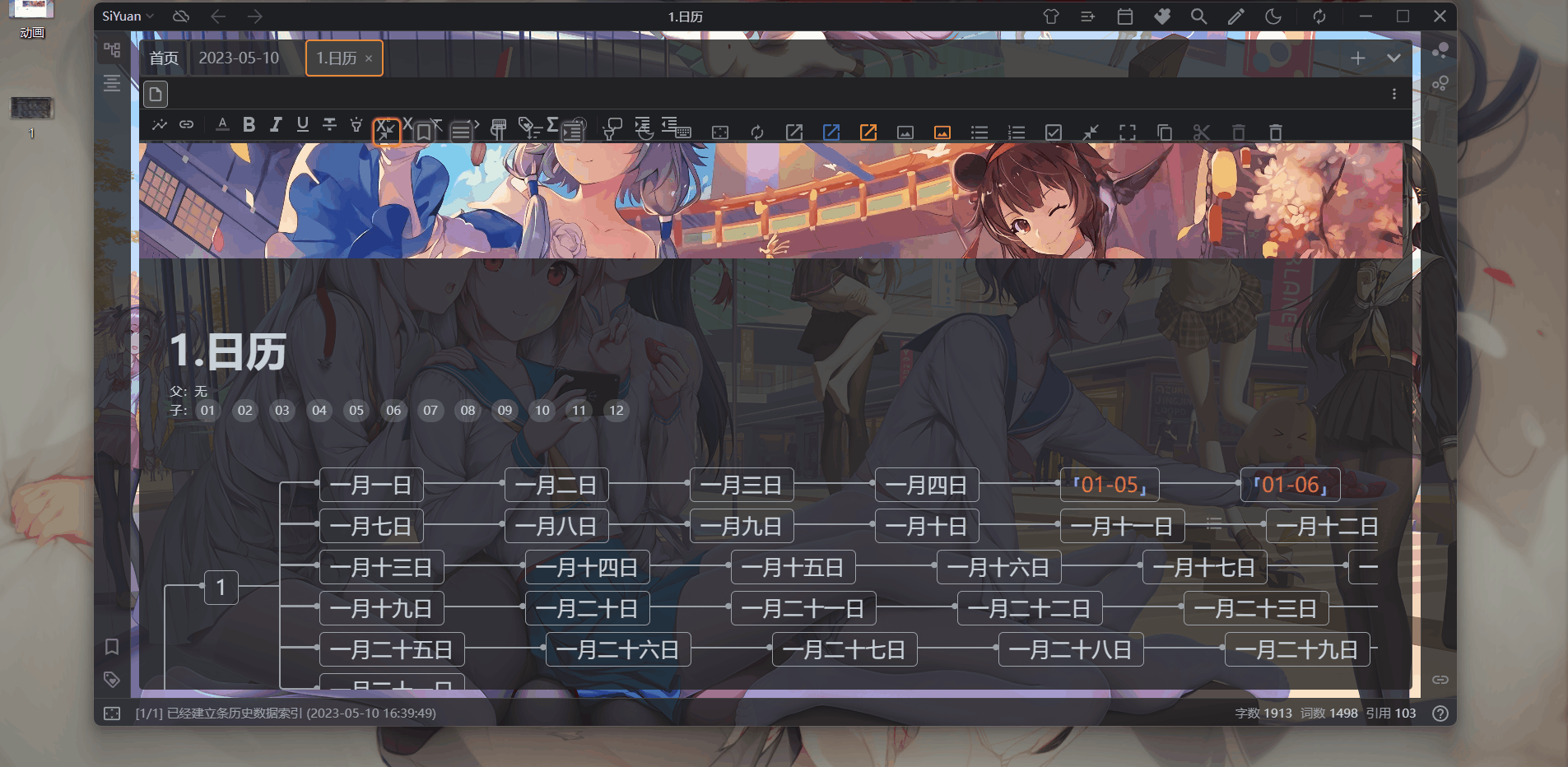Open the SiYuan workspace dropdown

pos(125,16)
